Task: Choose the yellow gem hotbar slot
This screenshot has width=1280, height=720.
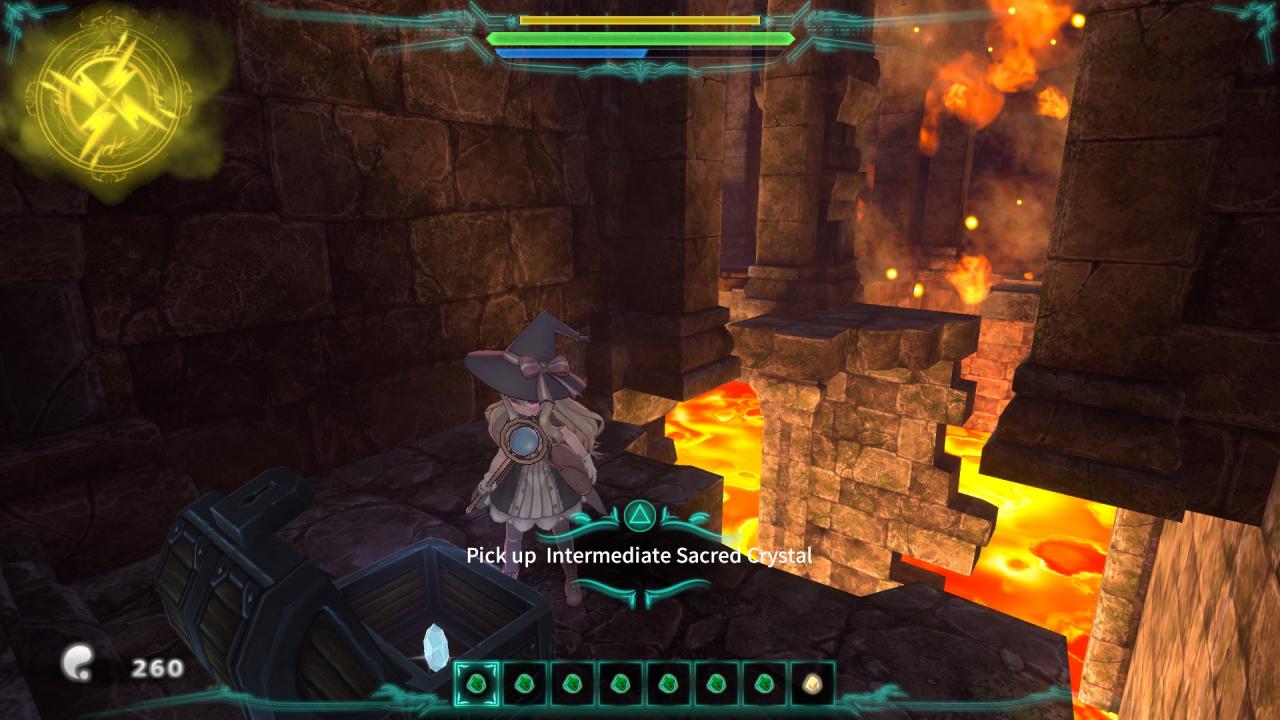Action: coord(812,684)
